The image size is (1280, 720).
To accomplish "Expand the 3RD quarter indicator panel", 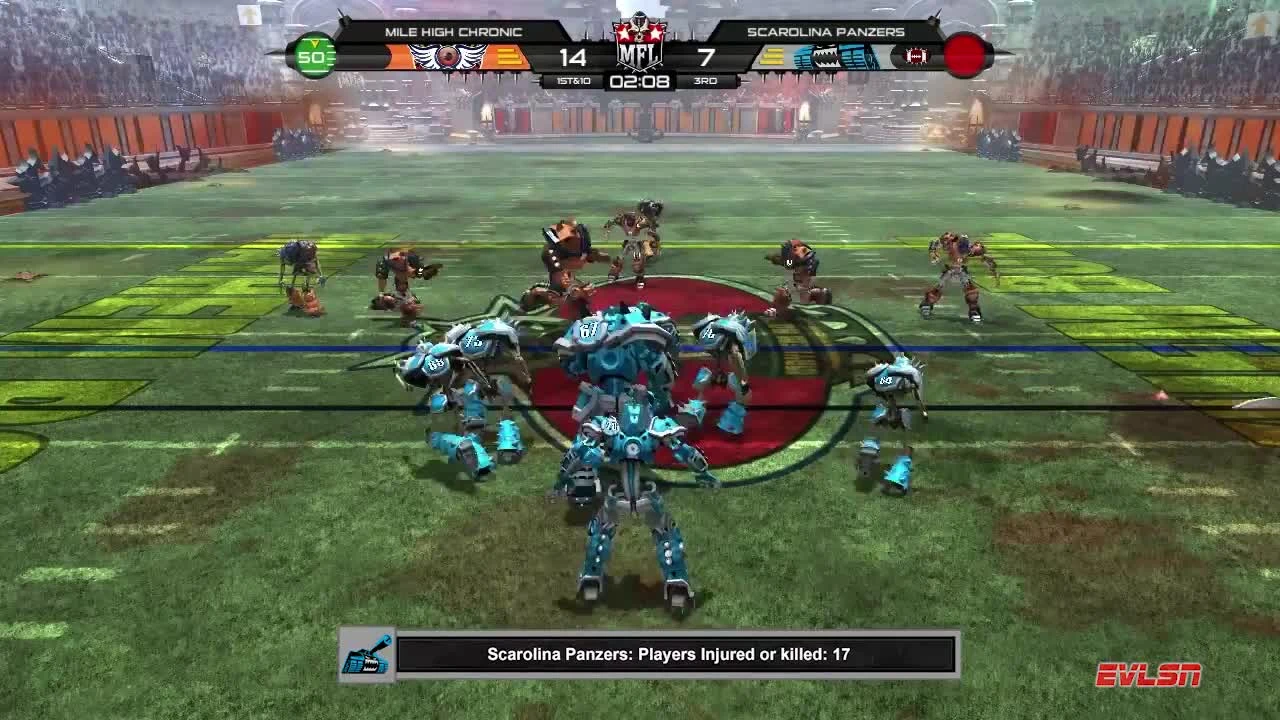I will 705,79.
